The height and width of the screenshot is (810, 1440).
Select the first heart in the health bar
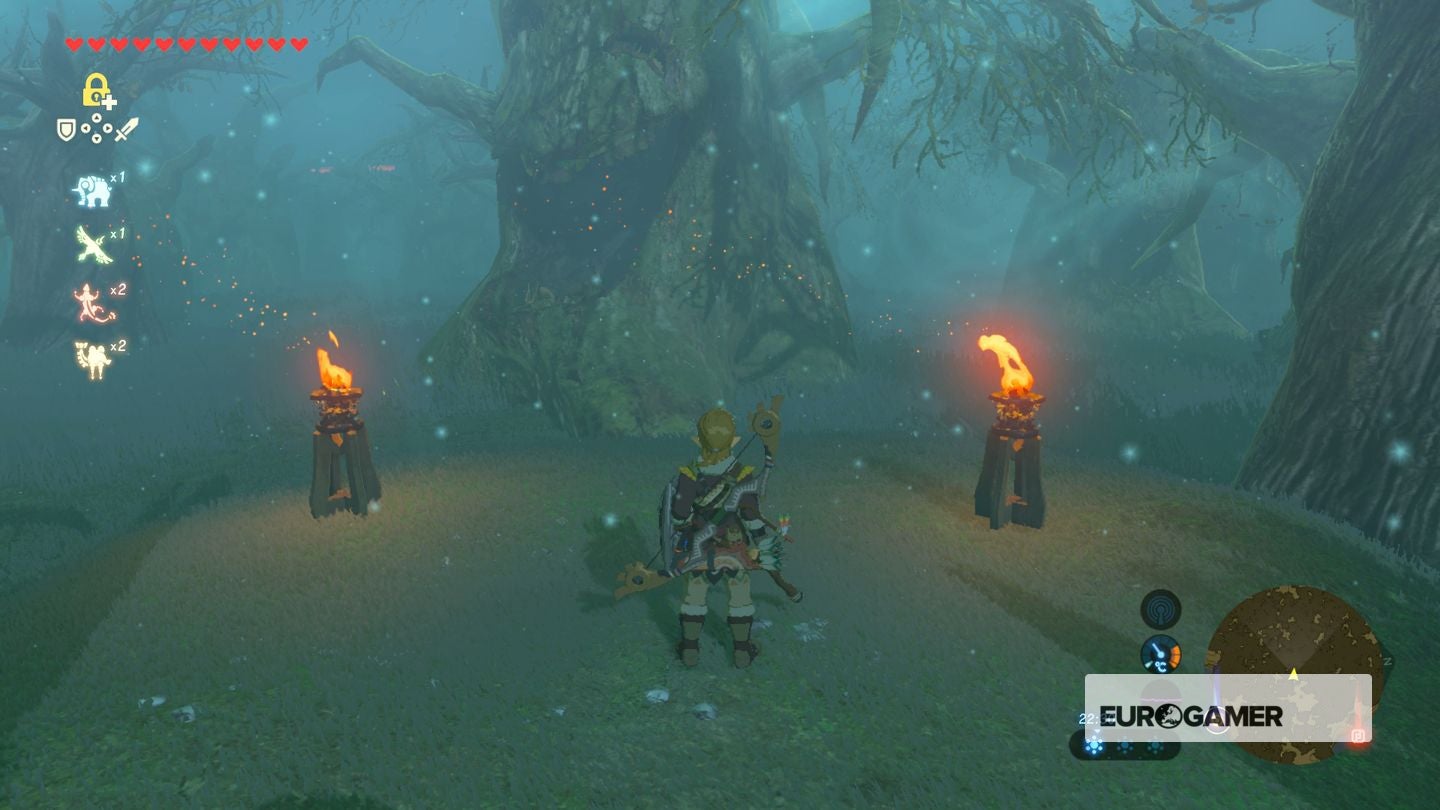click(x=74, y=43)
